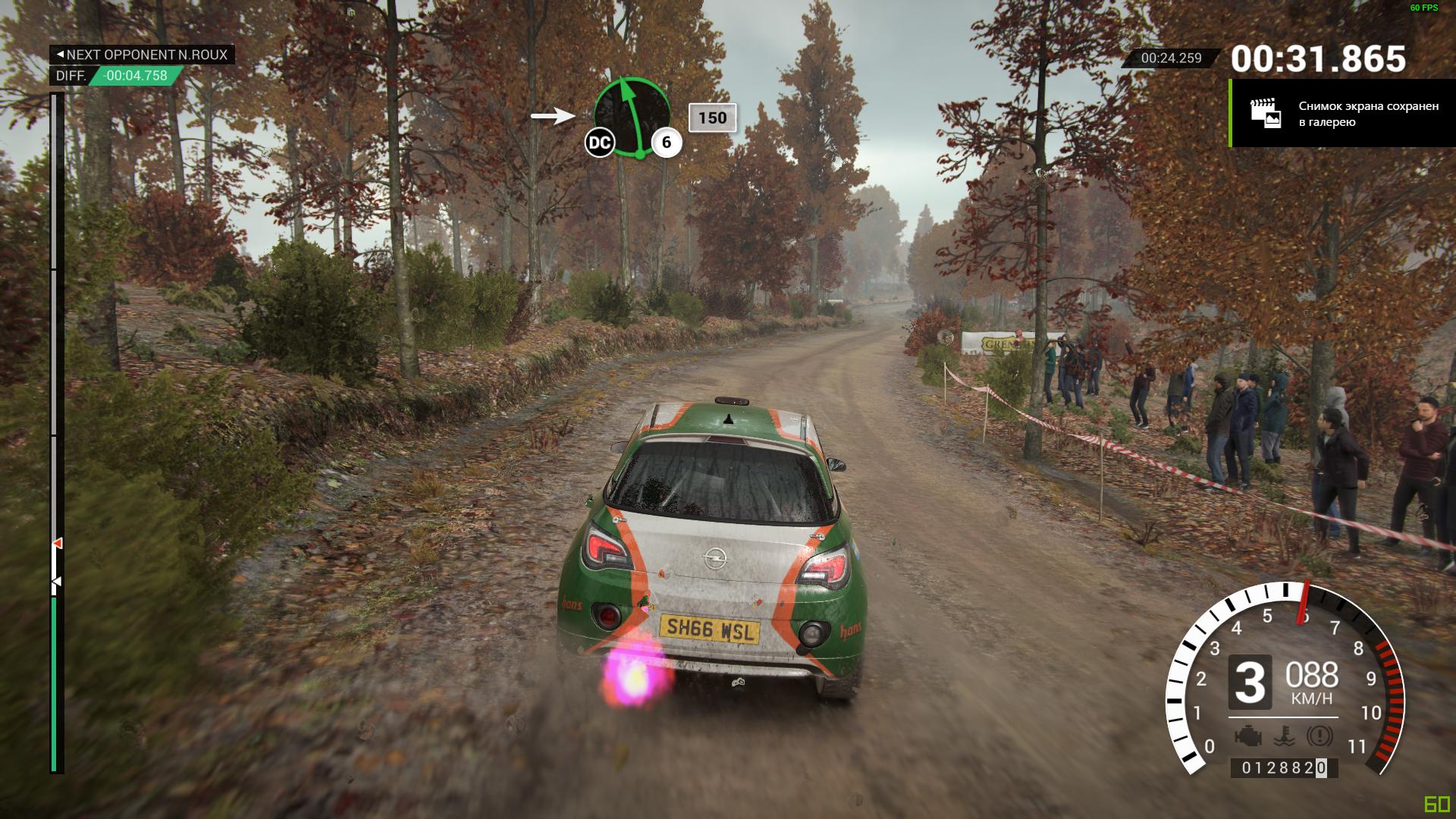The height and width of the screenshot is (819, 1456).
Task: Select the 150 distance sign
Action: pos(712,118)
